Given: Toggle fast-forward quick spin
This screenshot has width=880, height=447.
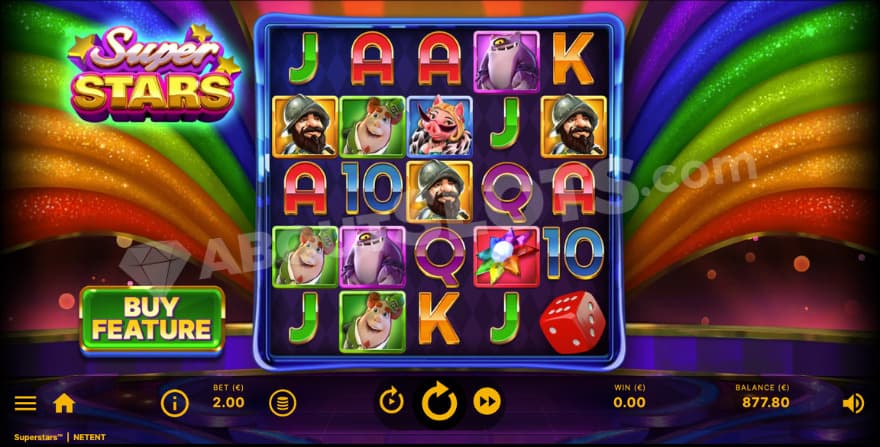Looking at the screenshot, I should (487, 402).
